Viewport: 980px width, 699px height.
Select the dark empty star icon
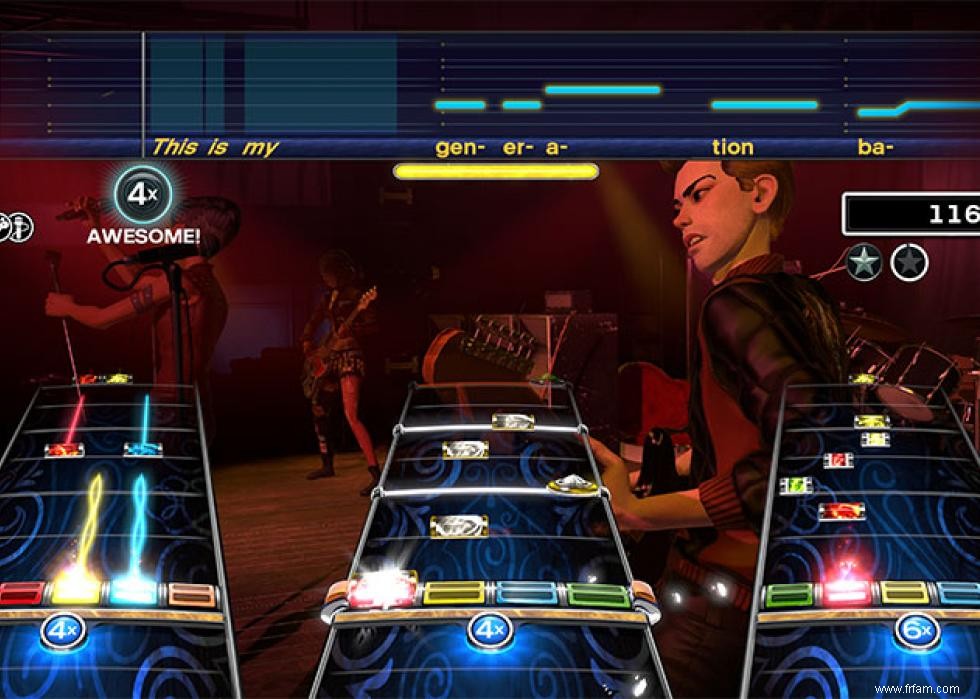[x=909, y=263]
